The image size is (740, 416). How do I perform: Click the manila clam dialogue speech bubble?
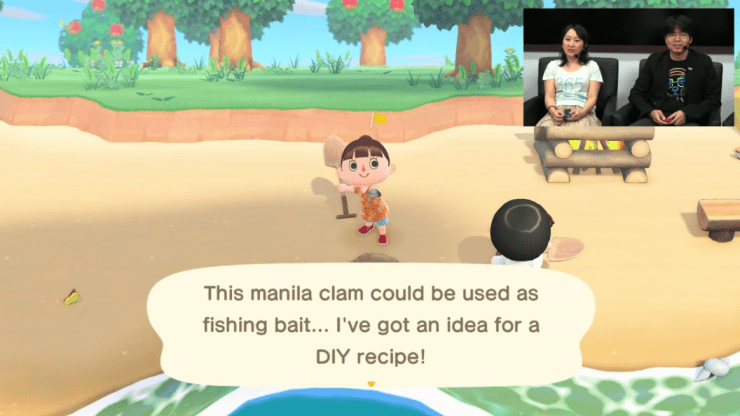369,323
